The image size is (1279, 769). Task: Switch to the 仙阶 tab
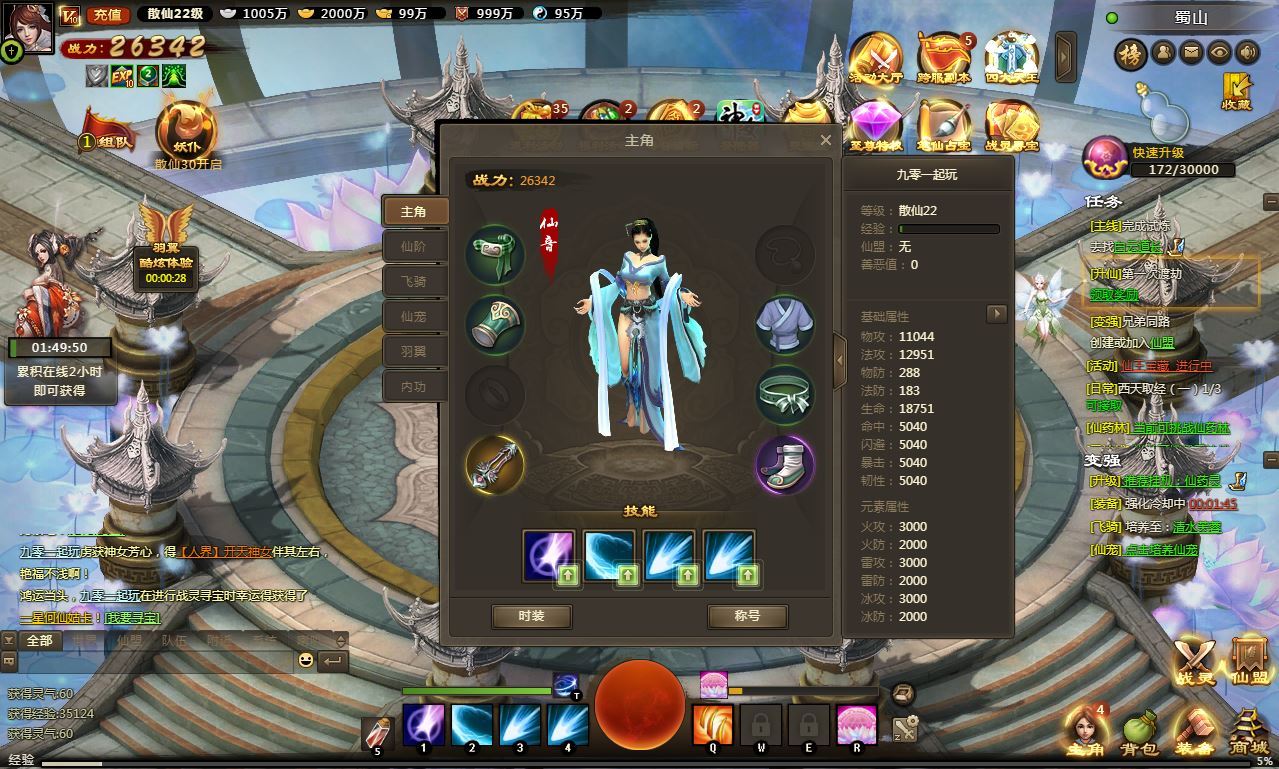[x=413, y=246]
